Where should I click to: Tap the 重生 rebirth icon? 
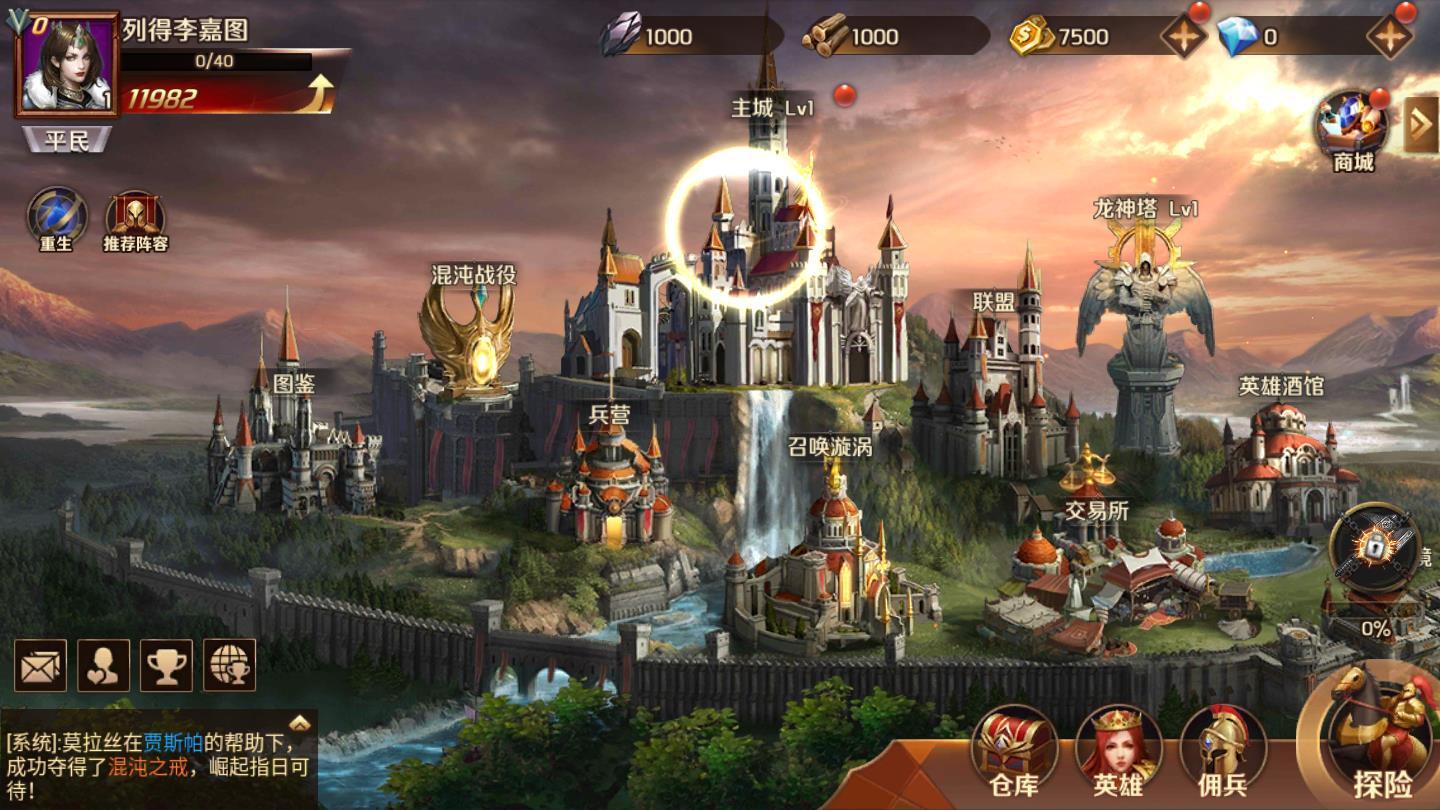57,218
